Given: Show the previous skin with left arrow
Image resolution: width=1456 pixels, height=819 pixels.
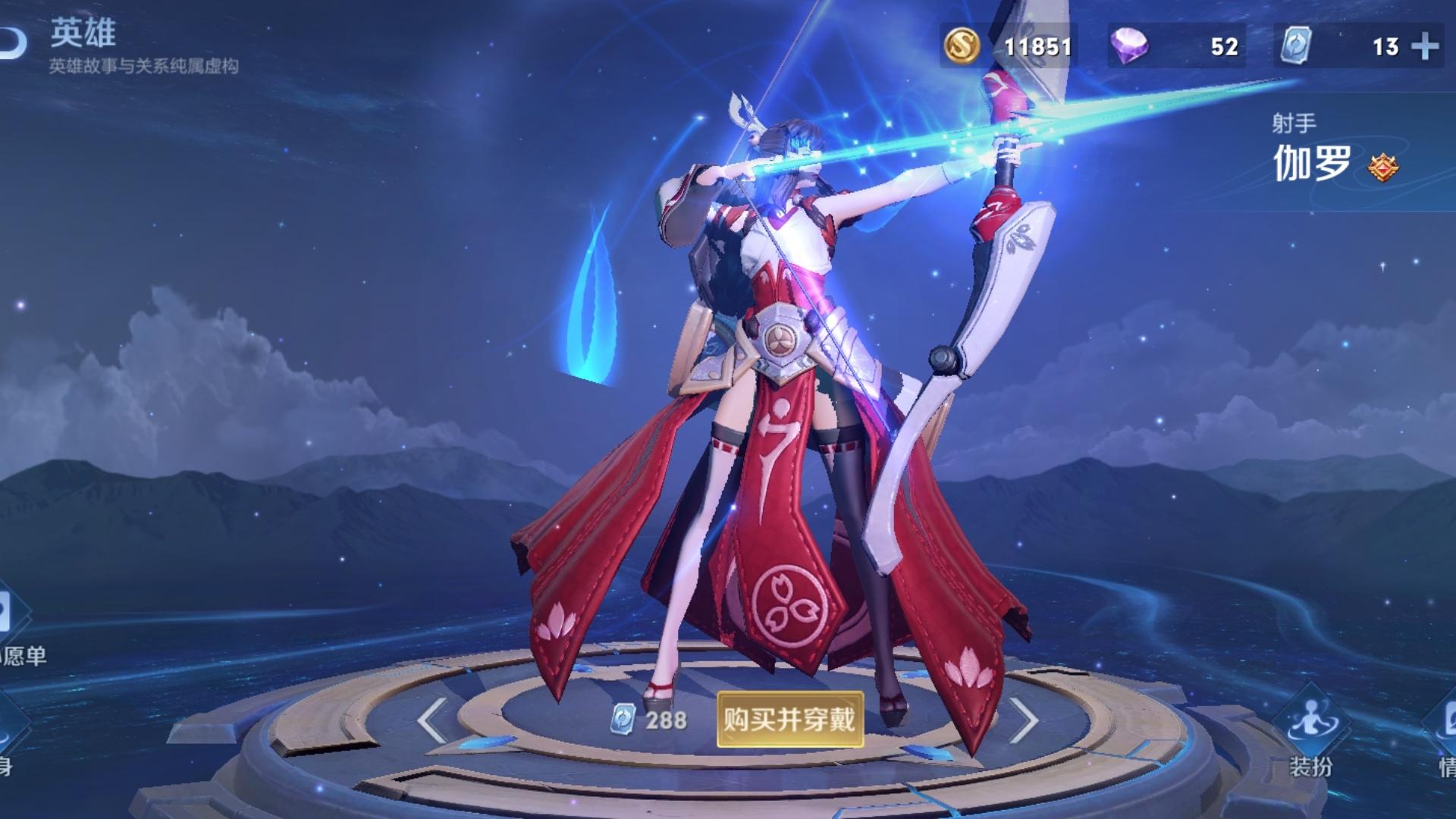Looking at the screenshot, I should (432, 720).
